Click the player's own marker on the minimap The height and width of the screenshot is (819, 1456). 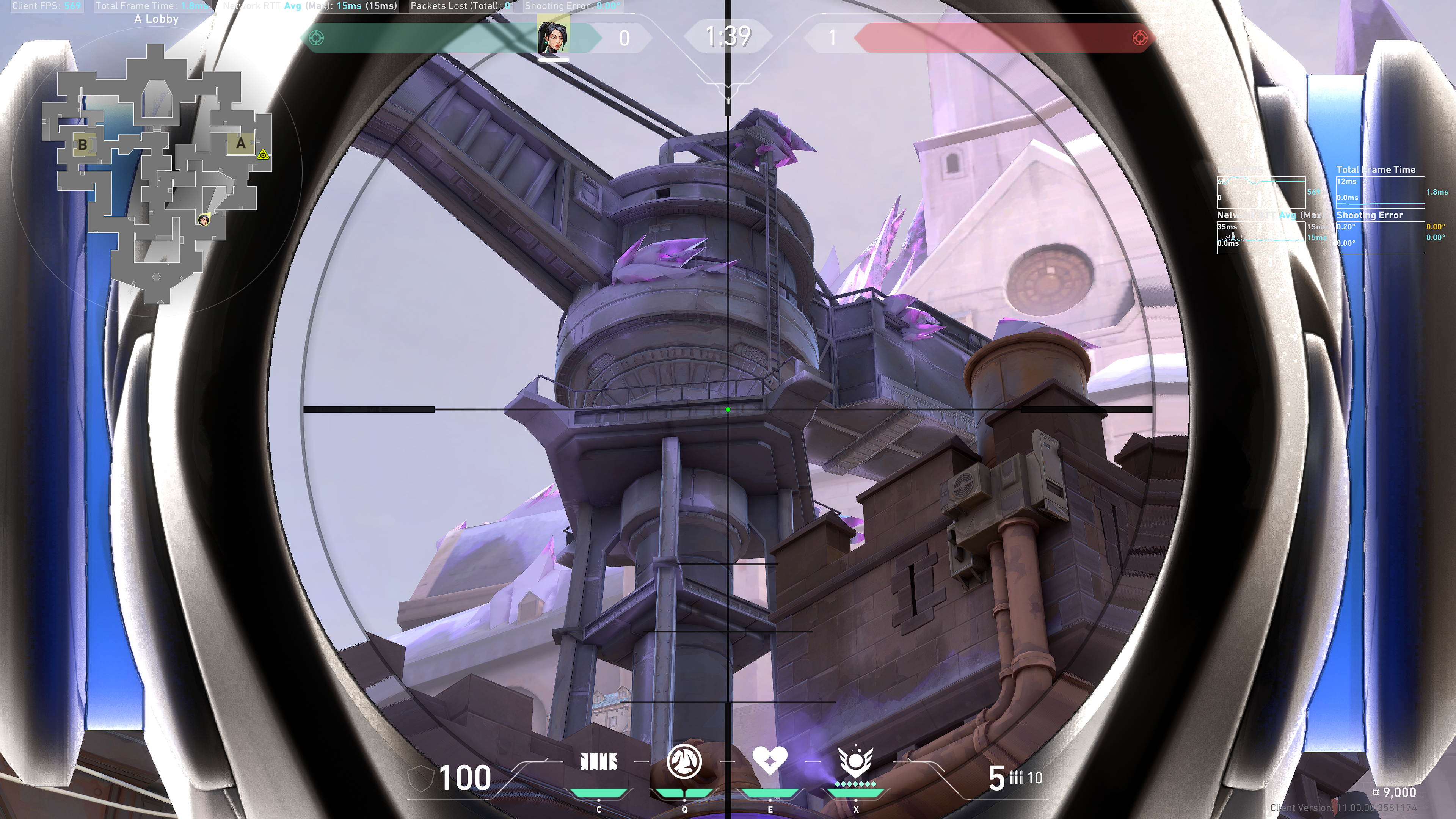(x=204, y=219)
